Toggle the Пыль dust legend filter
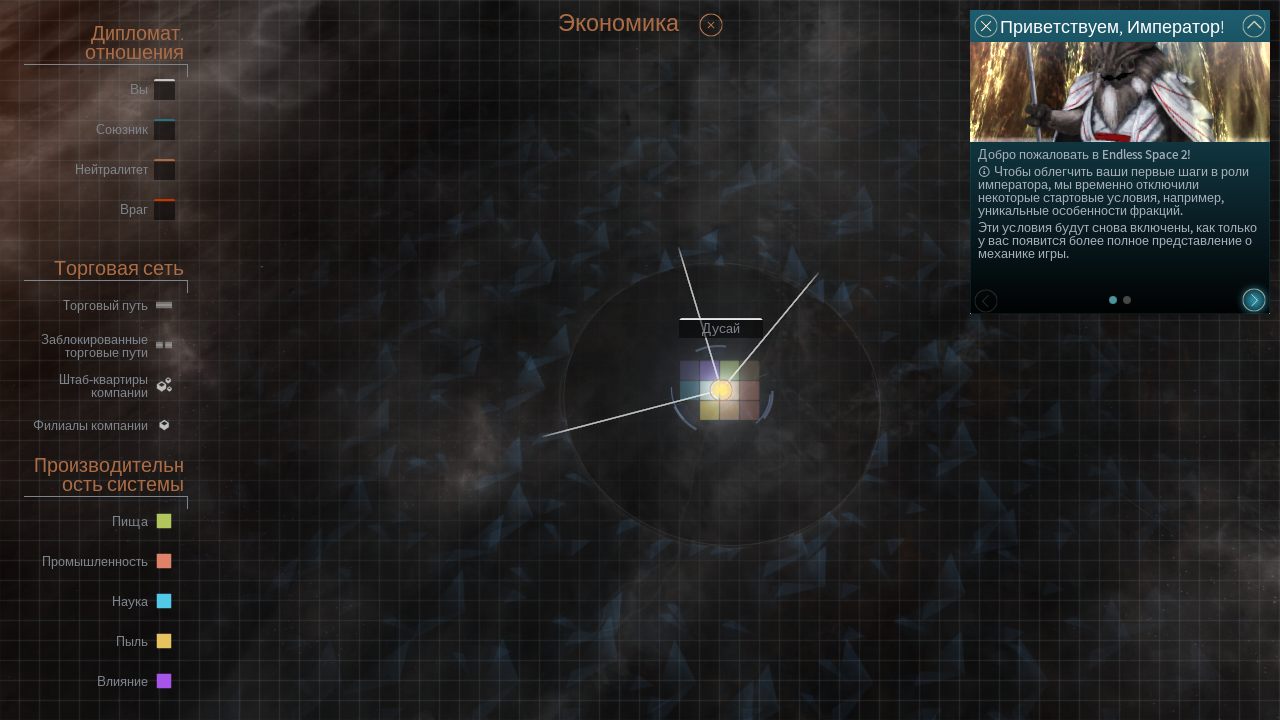The image size is (1280, 720). click(164, 641)
